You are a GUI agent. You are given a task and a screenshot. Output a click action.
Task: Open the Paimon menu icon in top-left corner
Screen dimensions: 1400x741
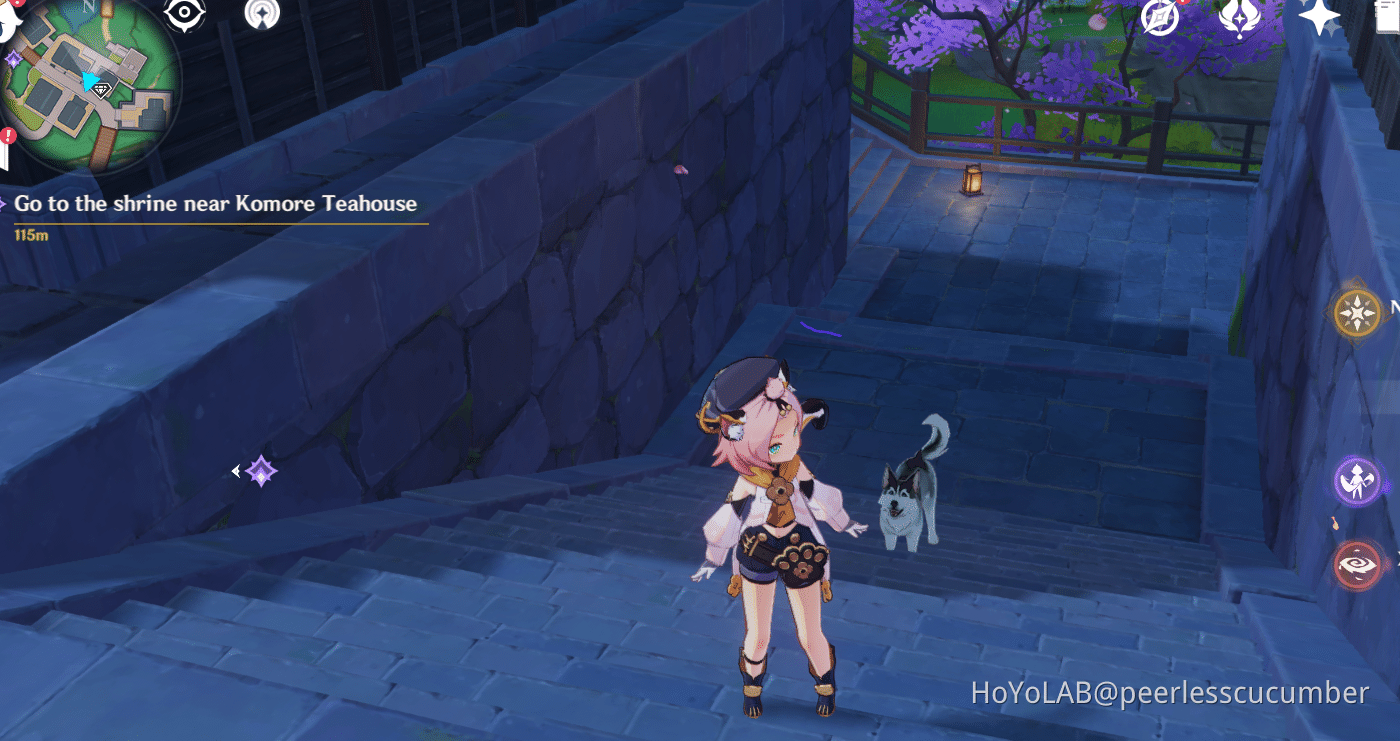click(8, 14)
